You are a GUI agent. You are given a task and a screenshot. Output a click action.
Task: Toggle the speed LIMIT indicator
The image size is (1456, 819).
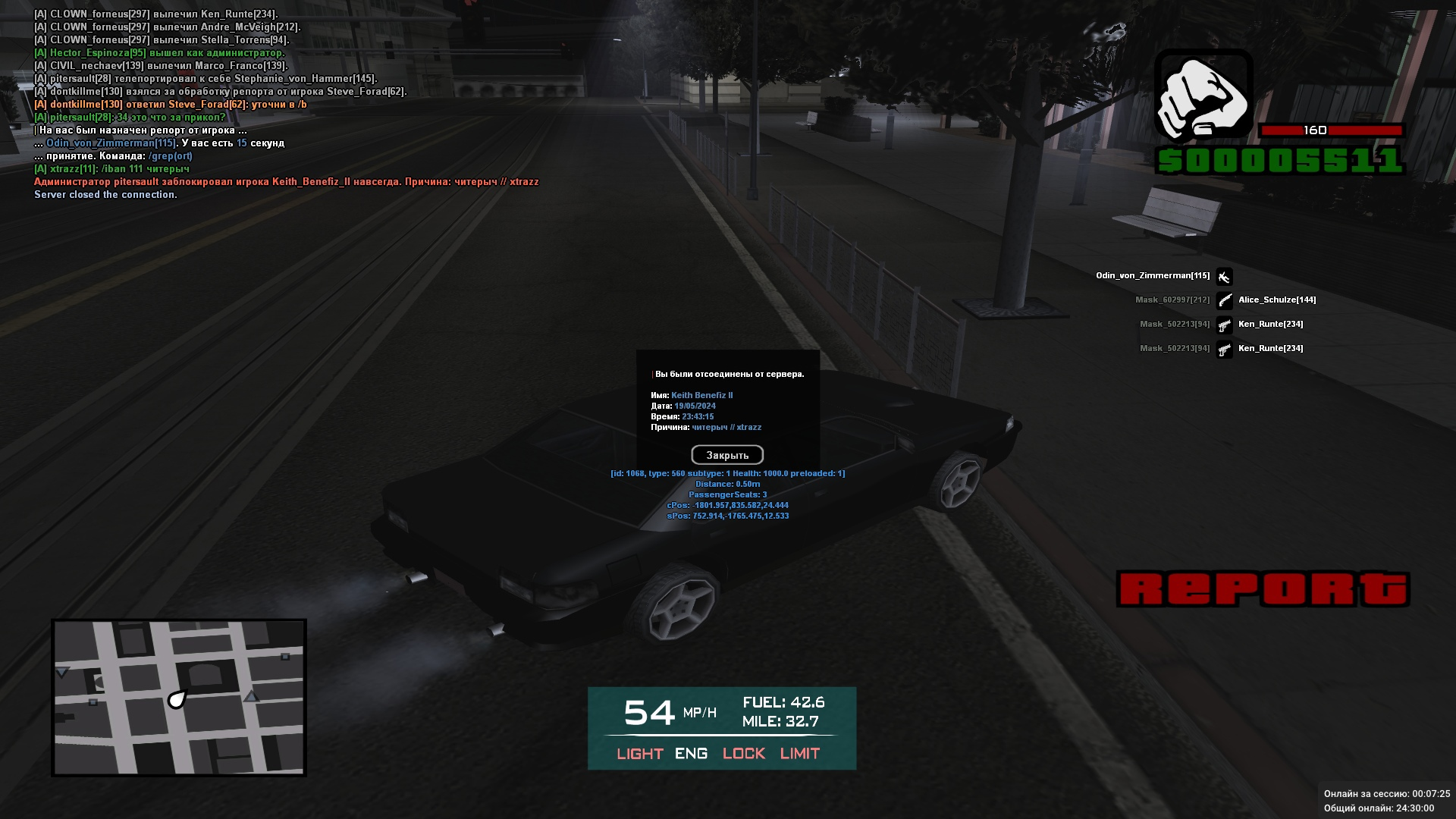(800, 753)
